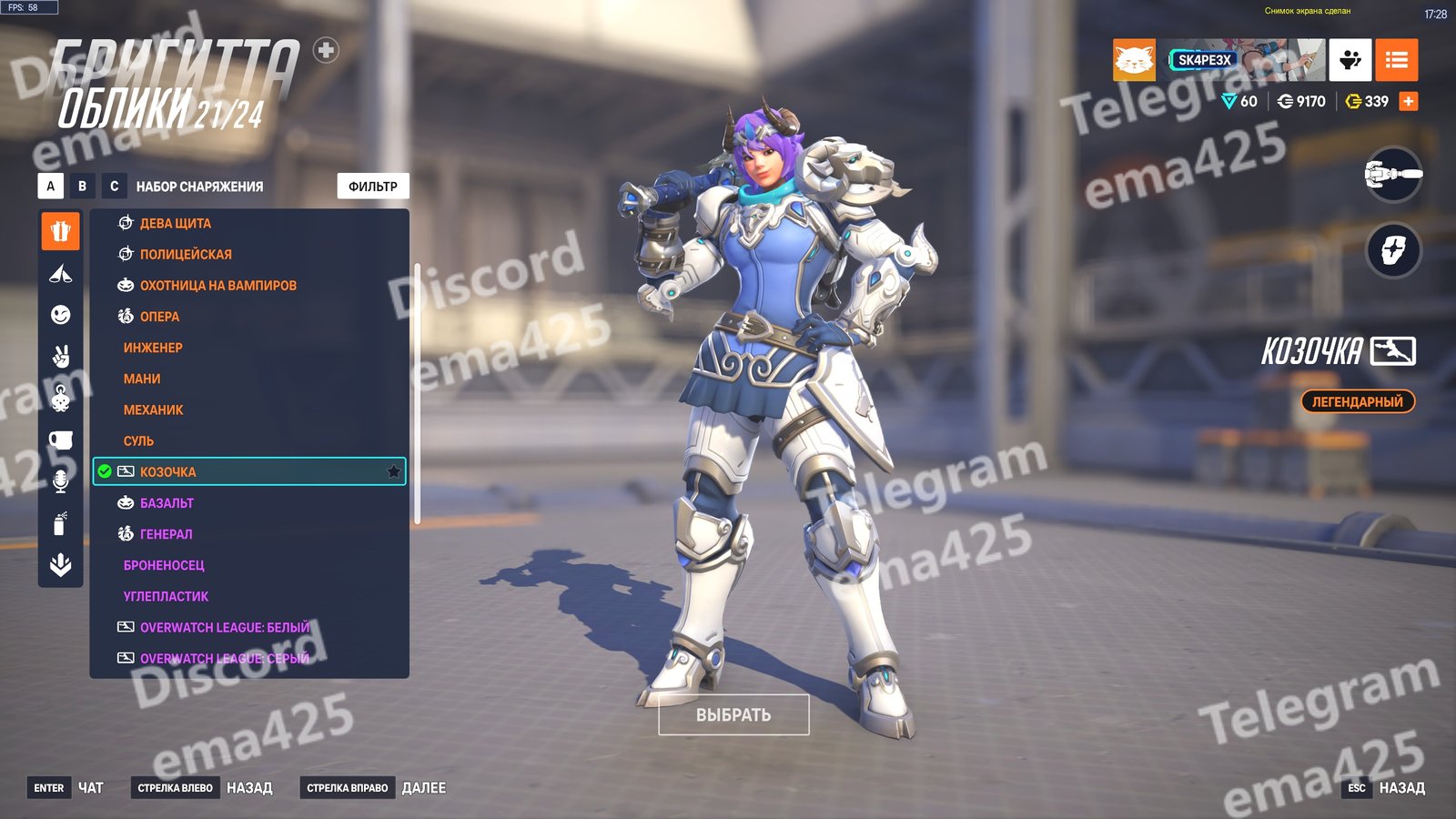Choose the ГЕНЕРАЛ skin

pos(167,534)
